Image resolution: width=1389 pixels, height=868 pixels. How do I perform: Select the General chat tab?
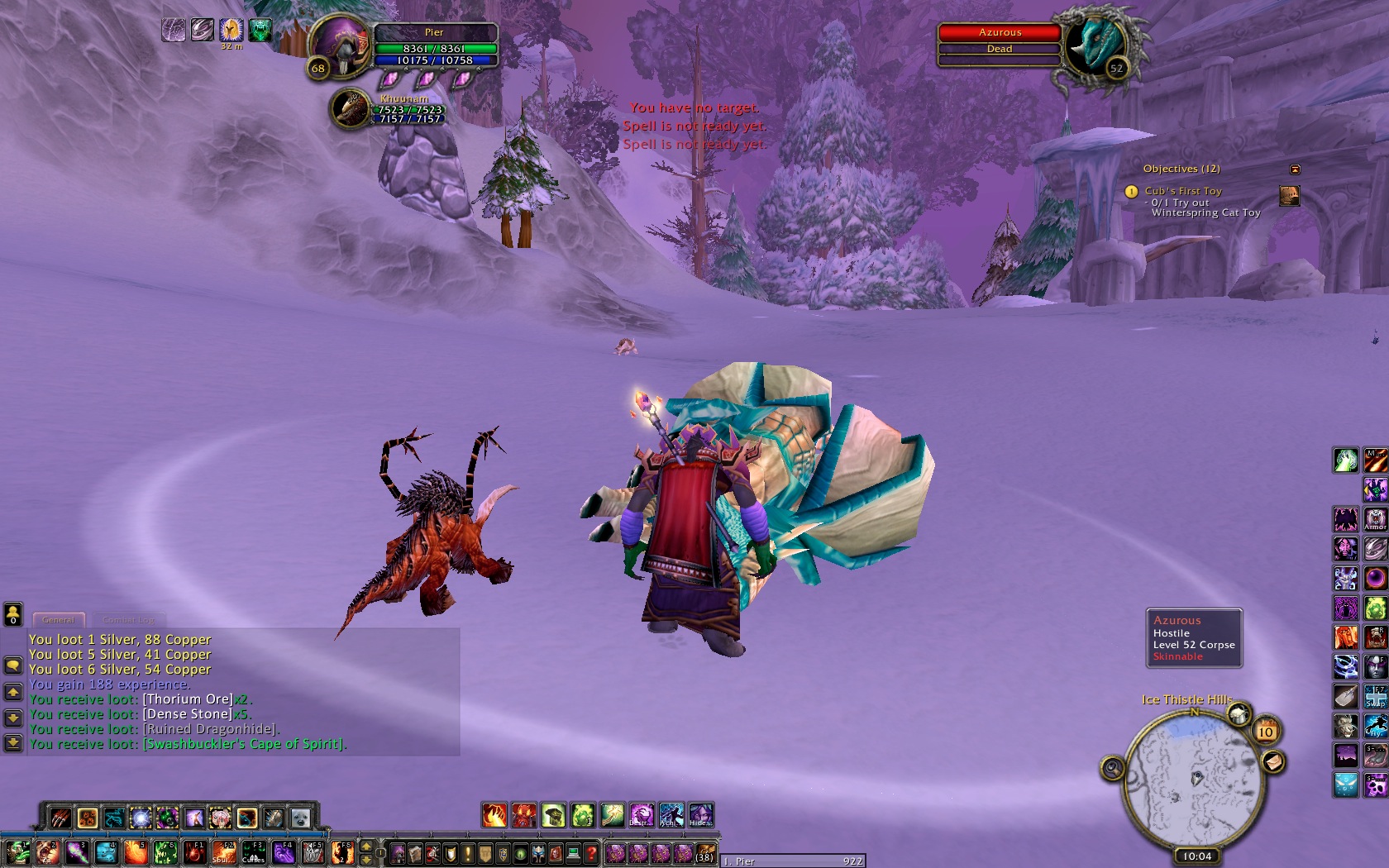tap(59, 619)
